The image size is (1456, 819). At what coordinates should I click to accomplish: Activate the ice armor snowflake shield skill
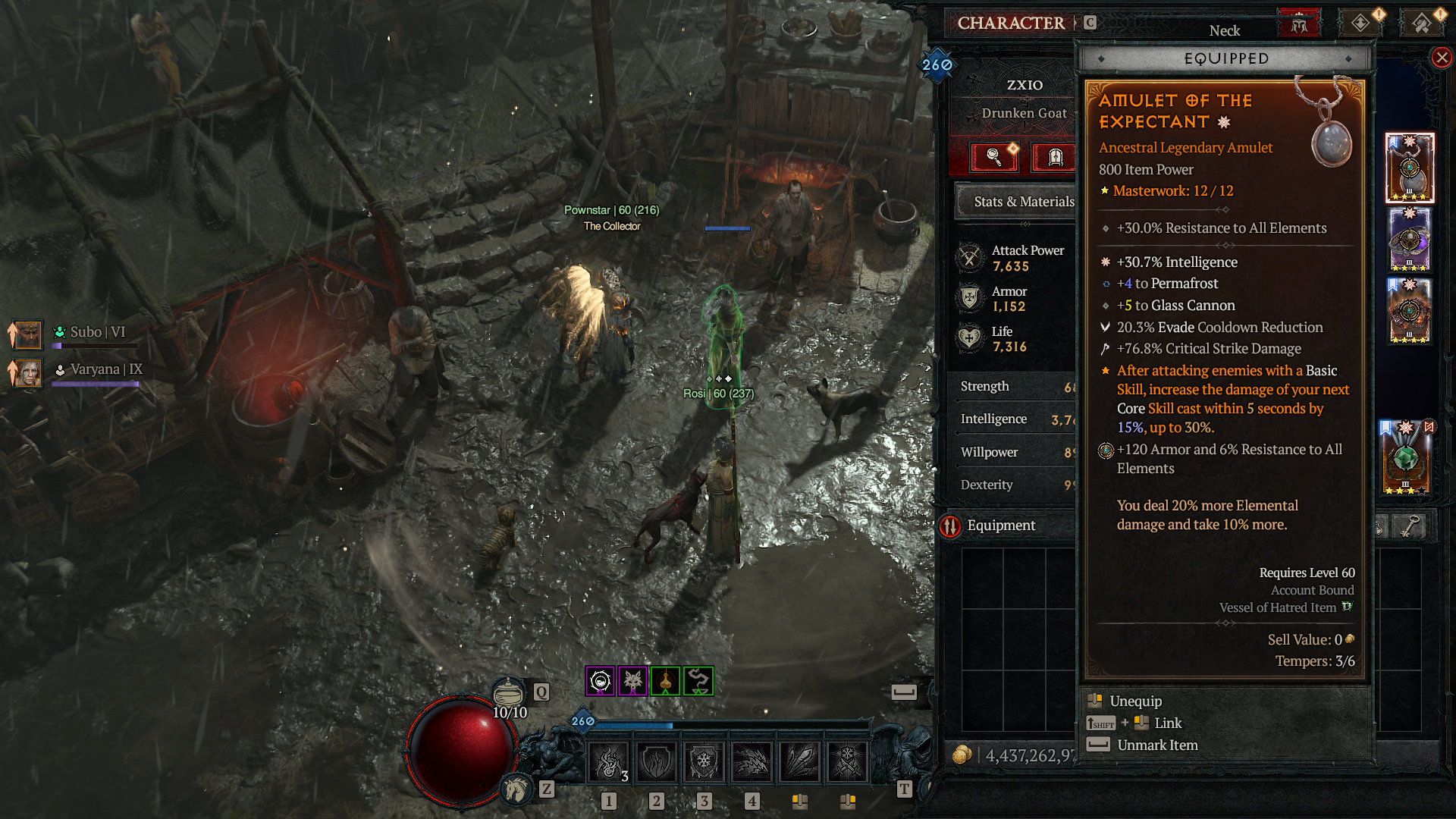[x=704, y=761]
